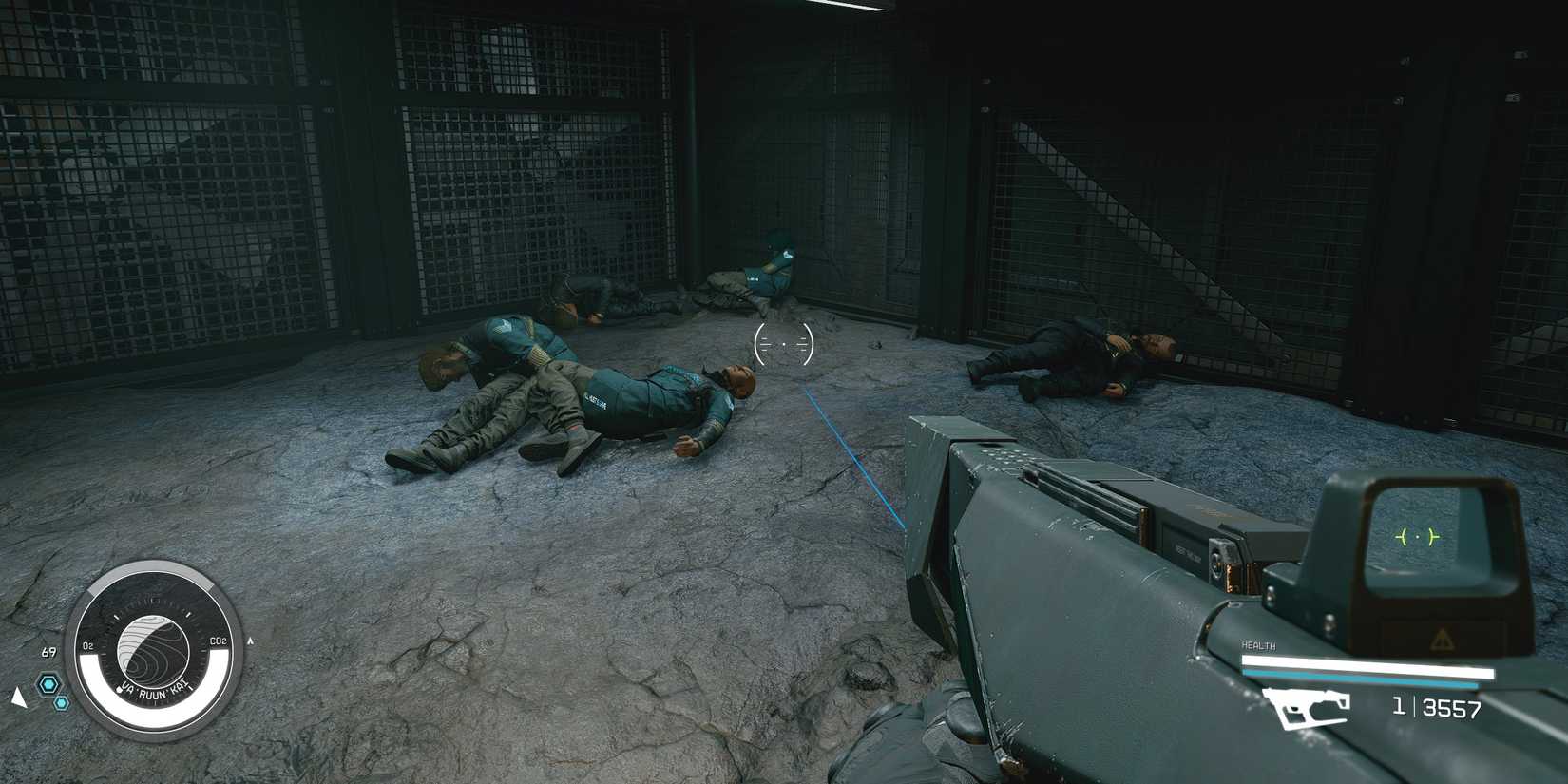Click the small arrow right of the compass
This screenshot has height=784, width=1568.
[x=251, y=641]
